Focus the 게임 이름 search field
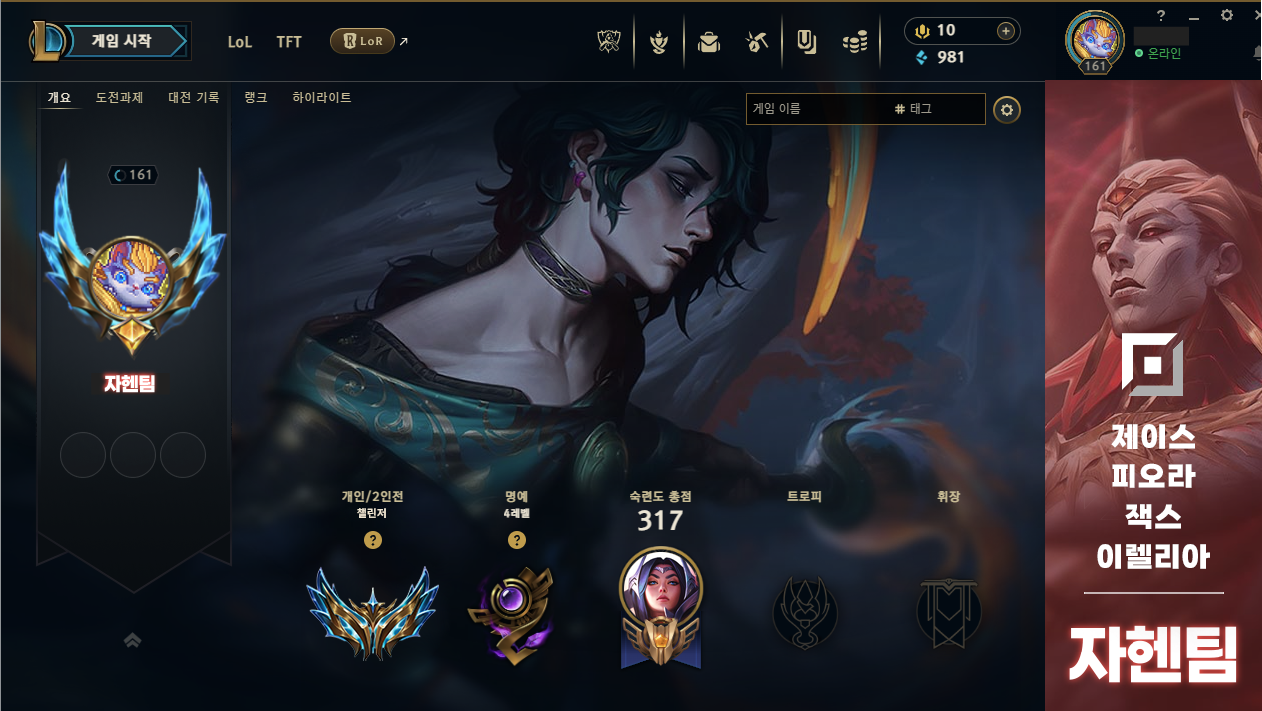Image resolution: width=1262 pixels, height=711 pixels. click(x=815, y=109)
